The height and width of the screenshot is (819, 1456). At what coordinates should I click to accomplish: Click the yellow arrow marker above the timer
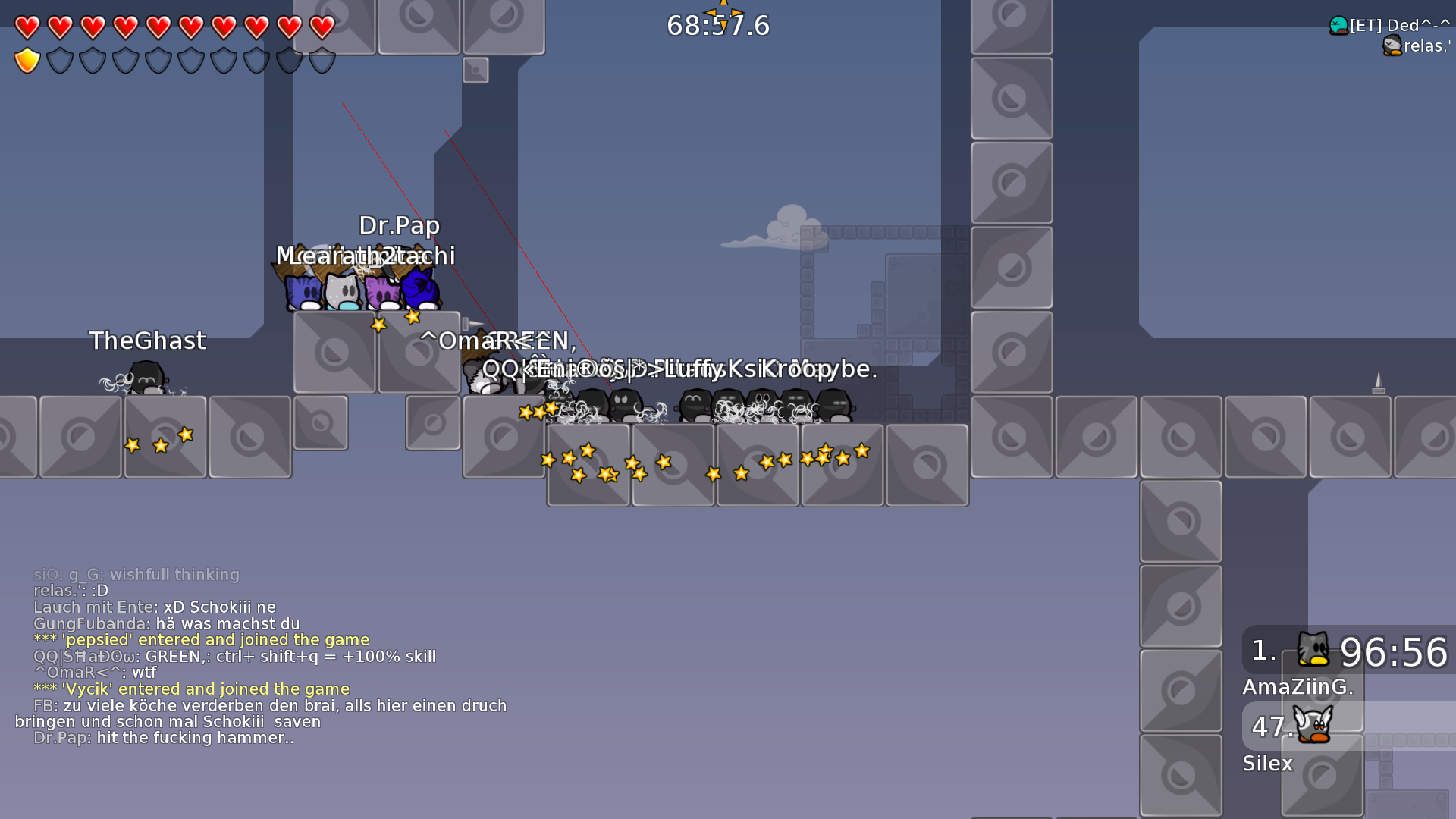[x=723, y=6]
